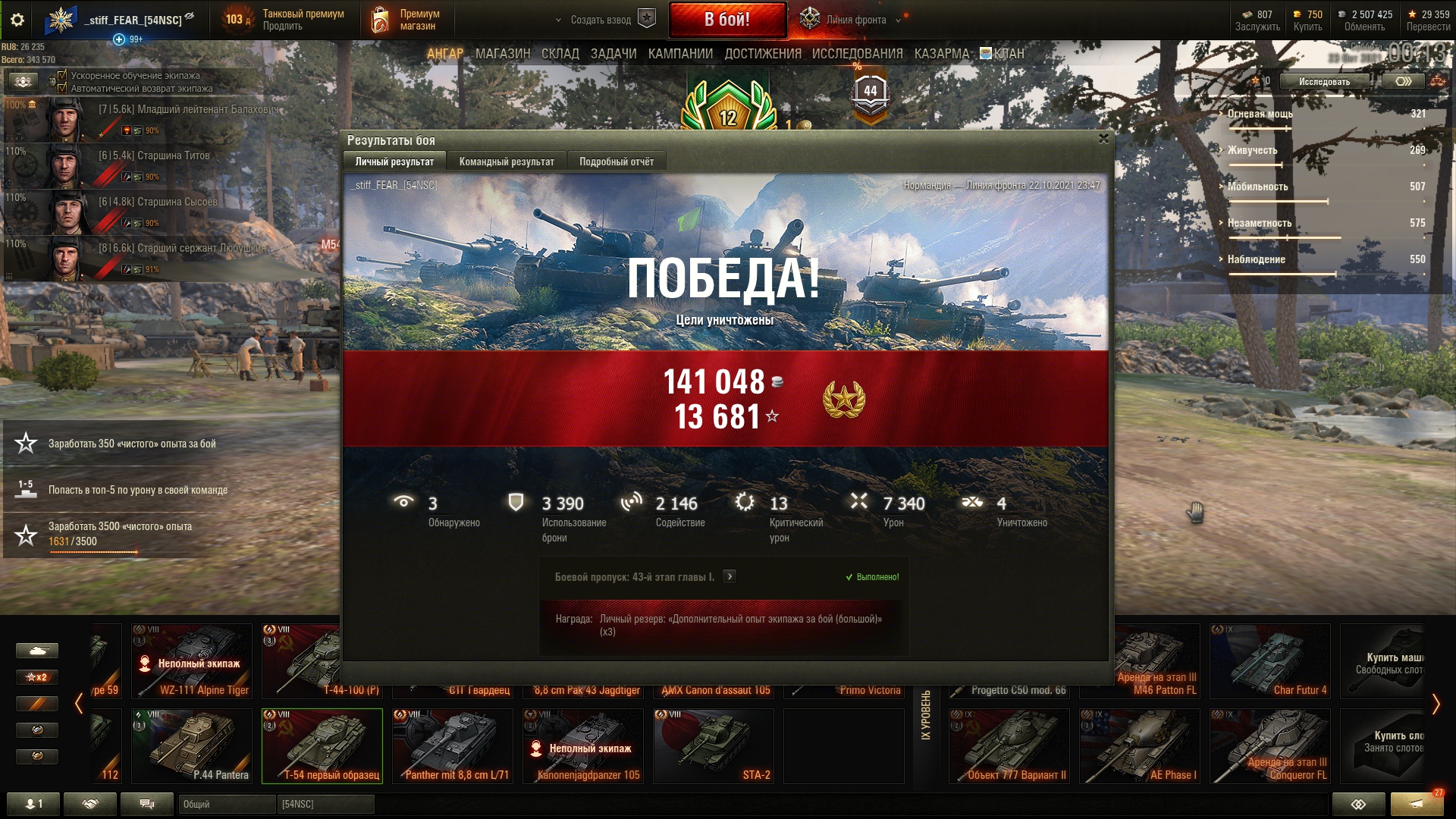Open the Премиум магазин
This screenshot has height=819, width=1456.
click(x=406, y=20)
